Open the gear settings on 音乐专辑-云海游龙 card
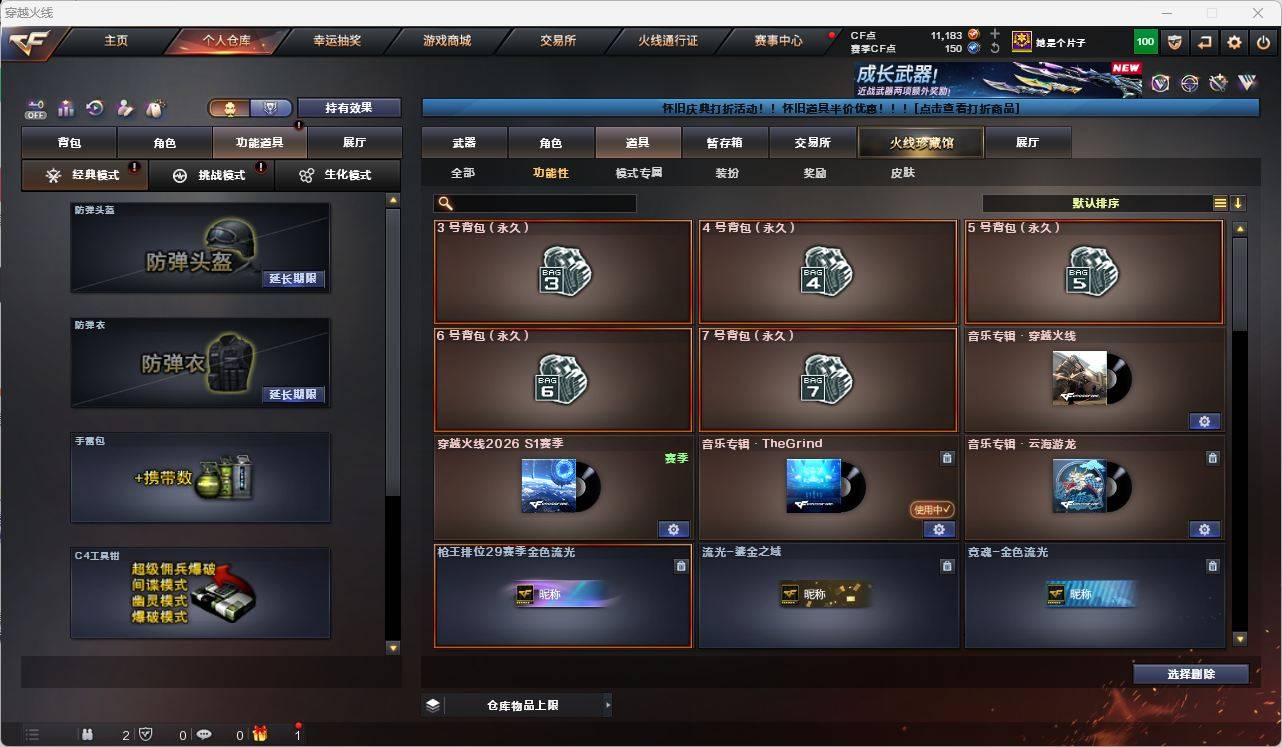The width and height of the screenshot is (1282, 747). [1204, 529]
